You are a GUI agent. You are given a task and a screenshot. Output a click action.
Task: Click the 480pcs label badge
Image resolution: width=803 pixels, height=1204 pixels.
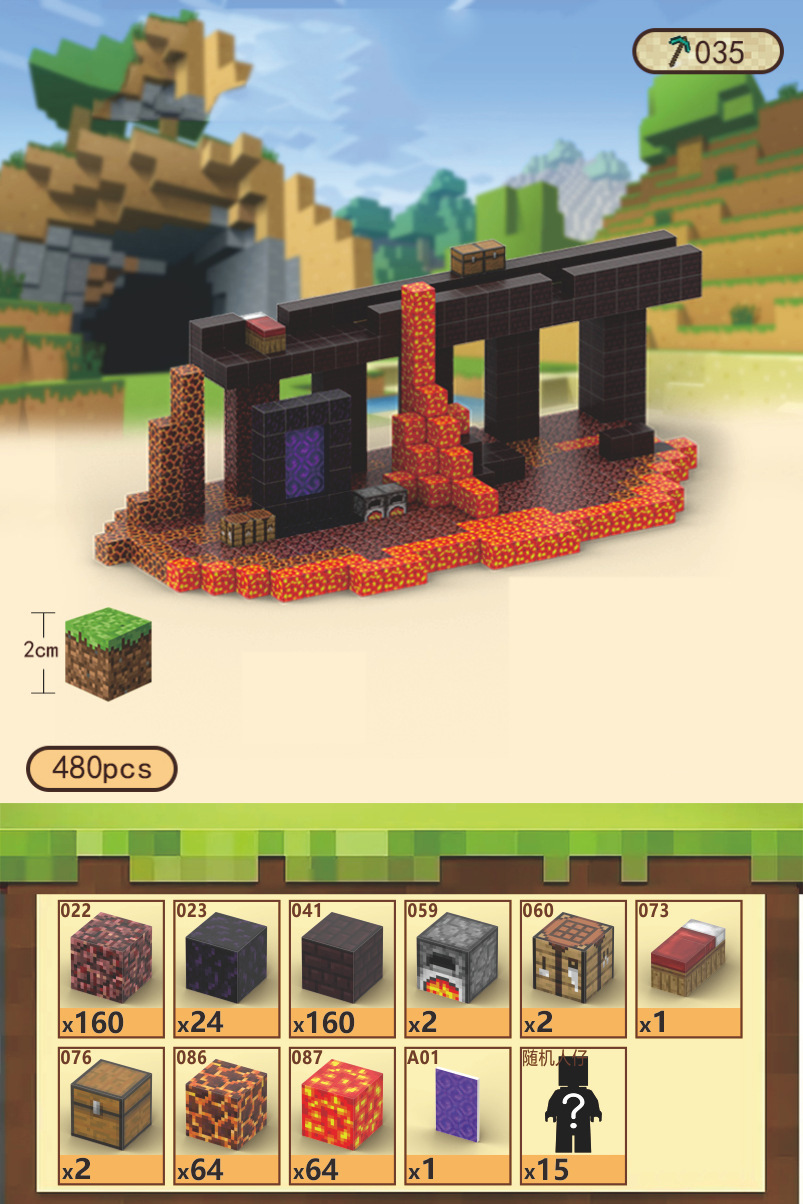point(101,768)
